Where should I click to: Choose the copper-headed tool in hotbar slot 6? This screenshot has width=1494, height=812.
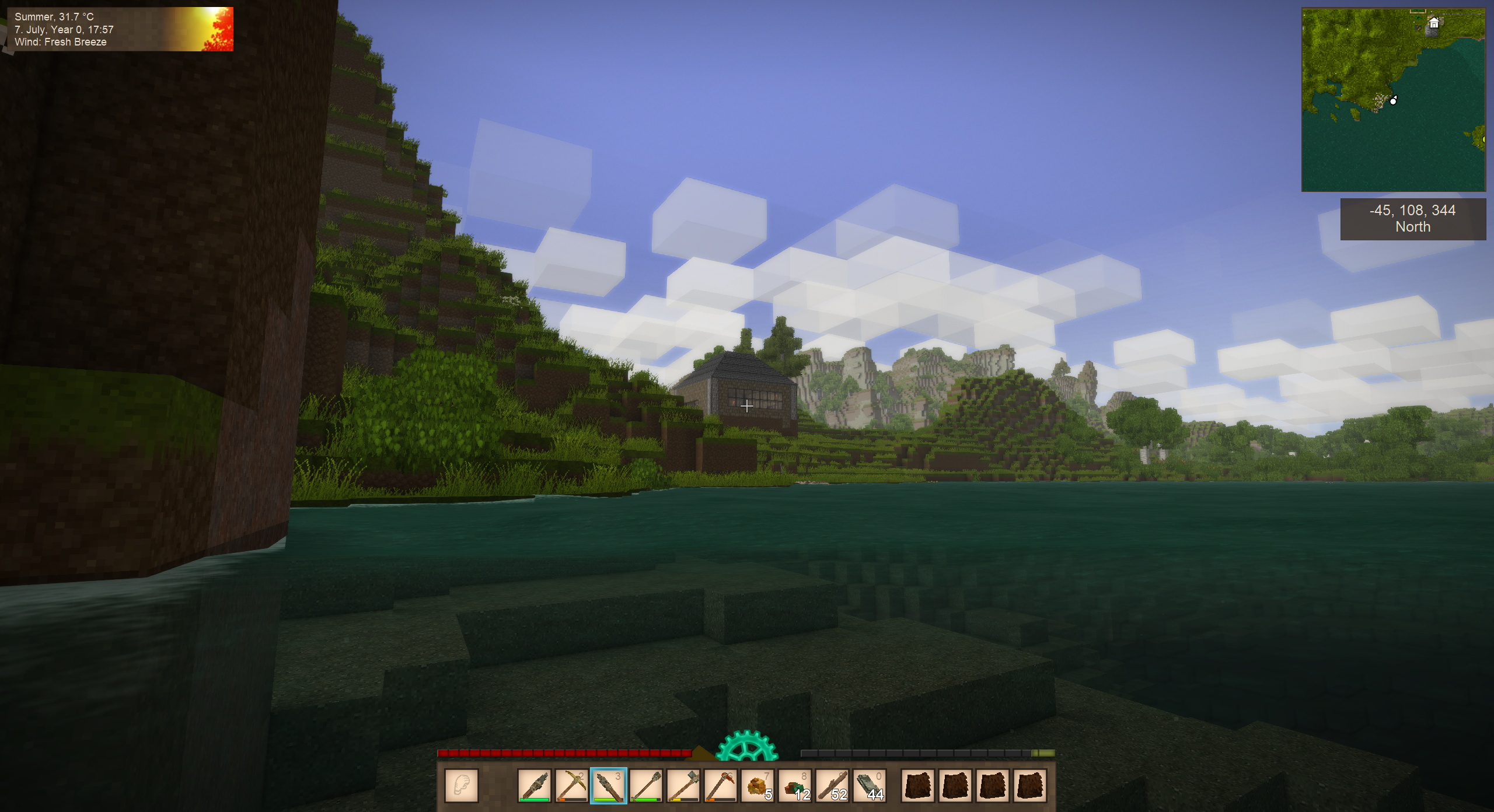point(720,785)
